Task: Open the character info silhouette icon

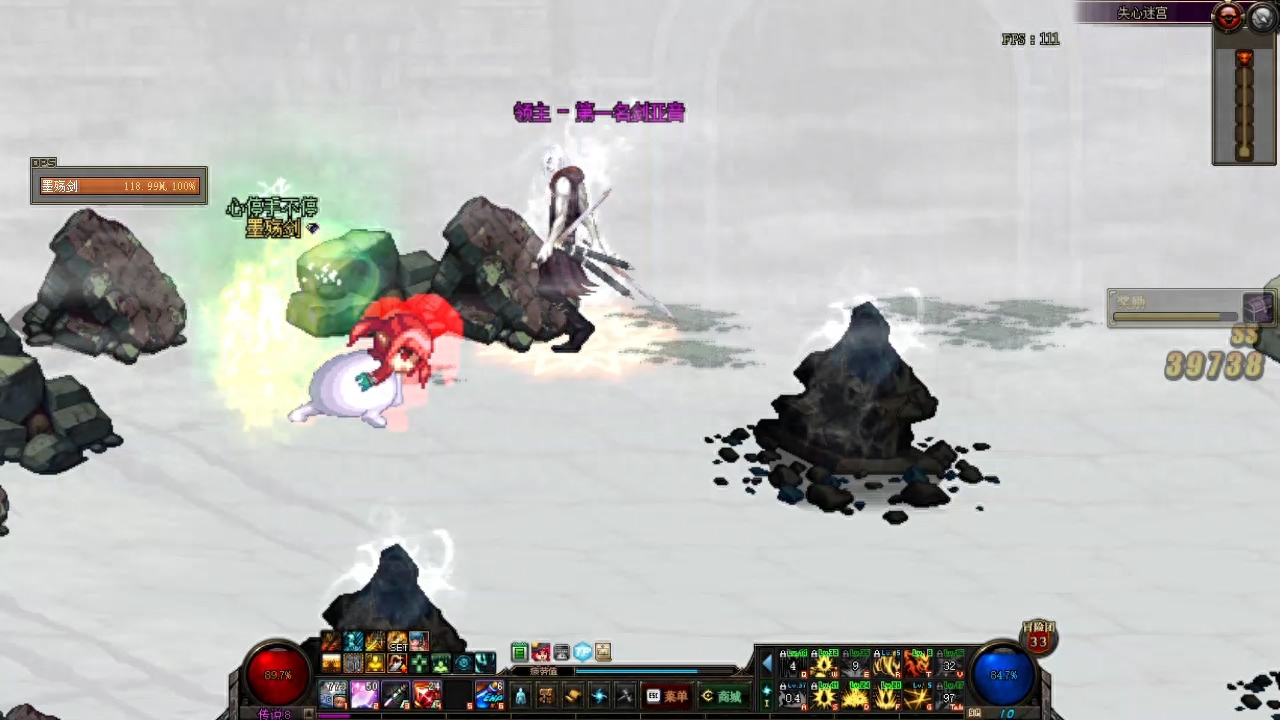Action: pos(520,696)
